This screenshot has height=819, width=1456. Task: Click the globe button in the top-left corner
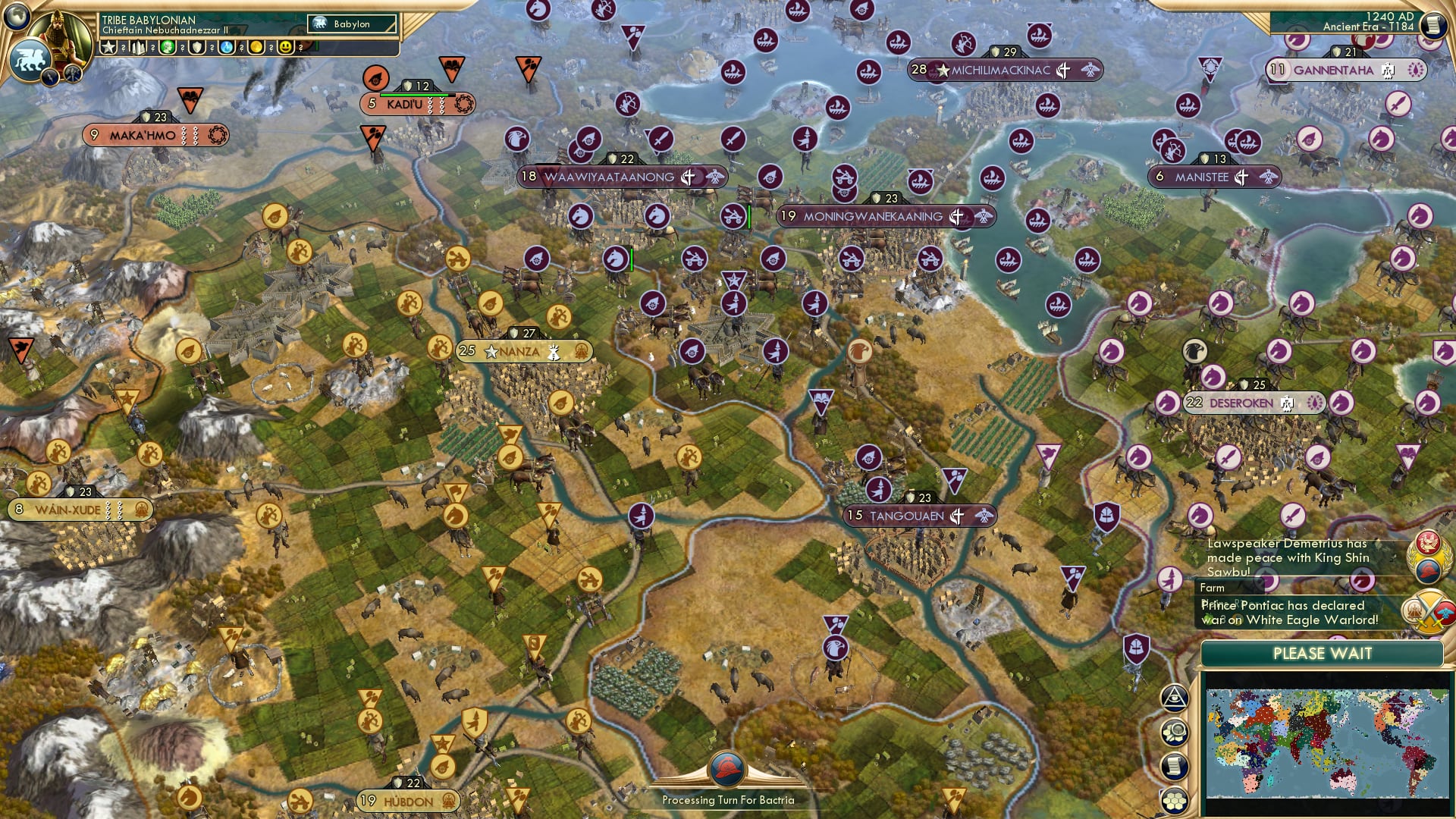[x=18, y=18]
